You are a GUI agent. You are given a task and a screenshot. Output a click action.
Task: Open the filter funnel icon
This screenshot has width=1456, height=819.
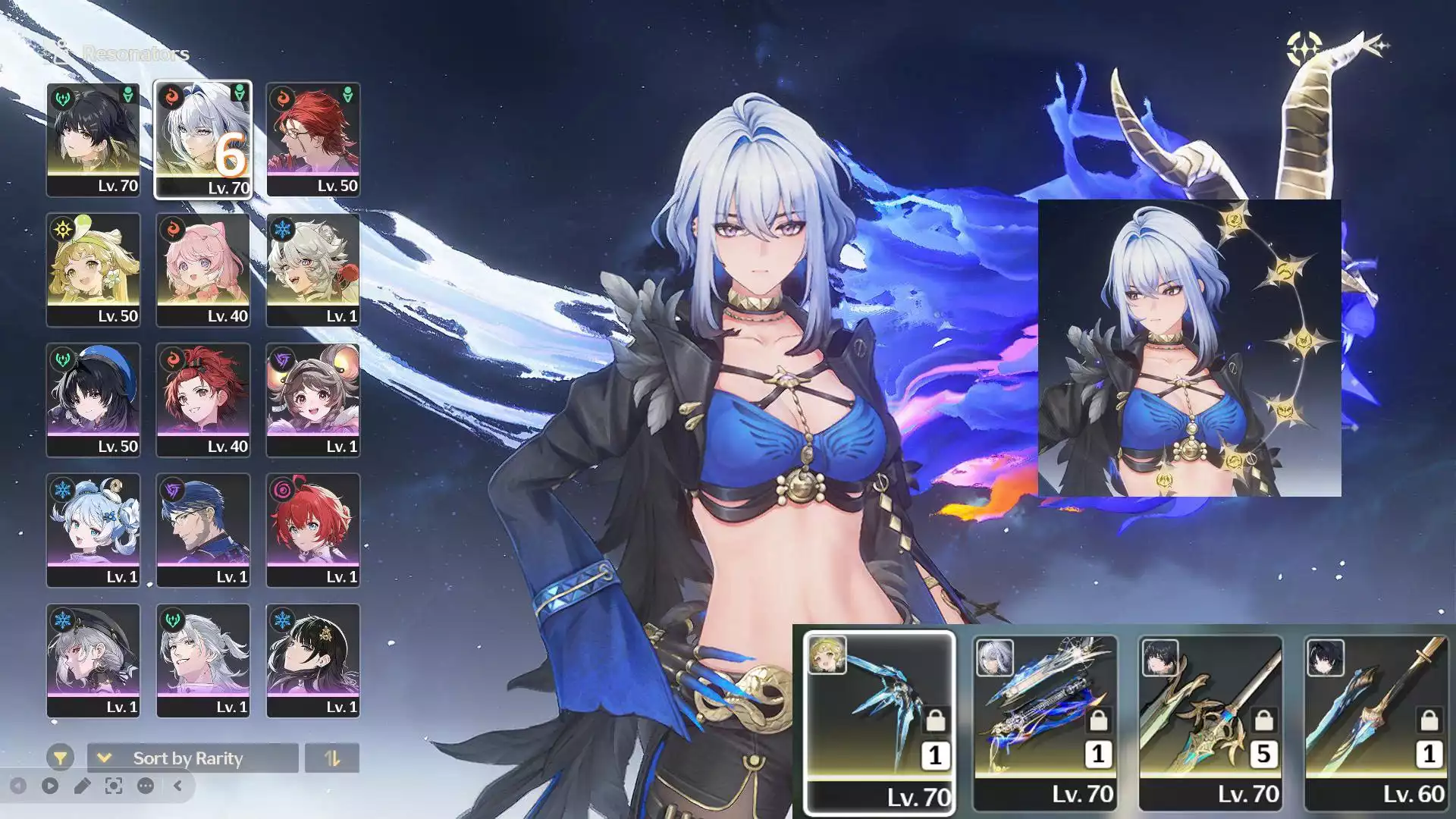click(59, 758)
